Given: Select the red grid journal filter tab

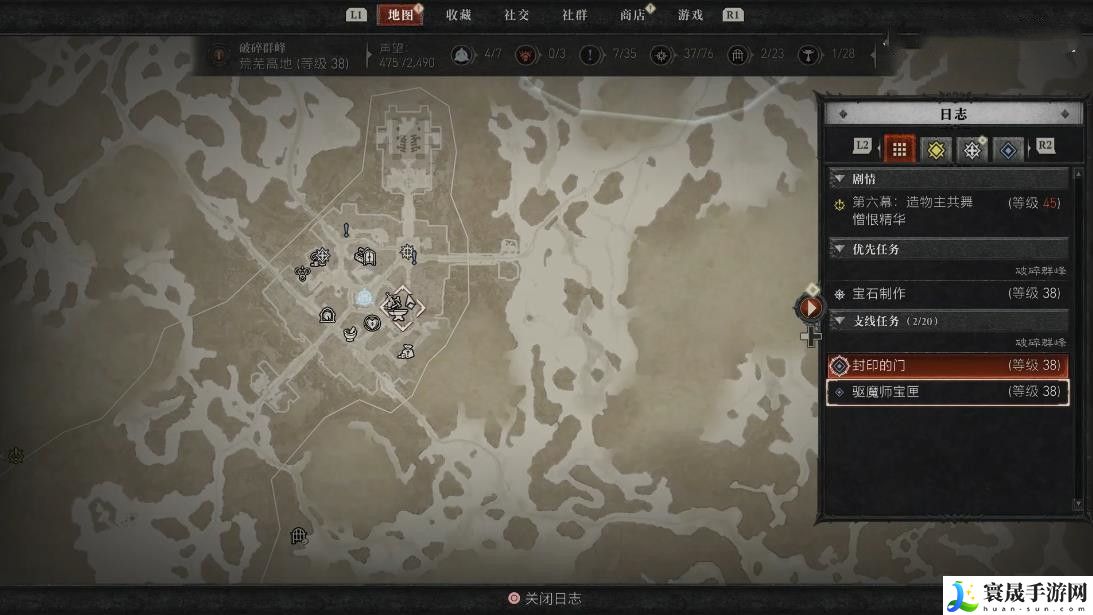Looking at the screenshot, I should [900, 149].
